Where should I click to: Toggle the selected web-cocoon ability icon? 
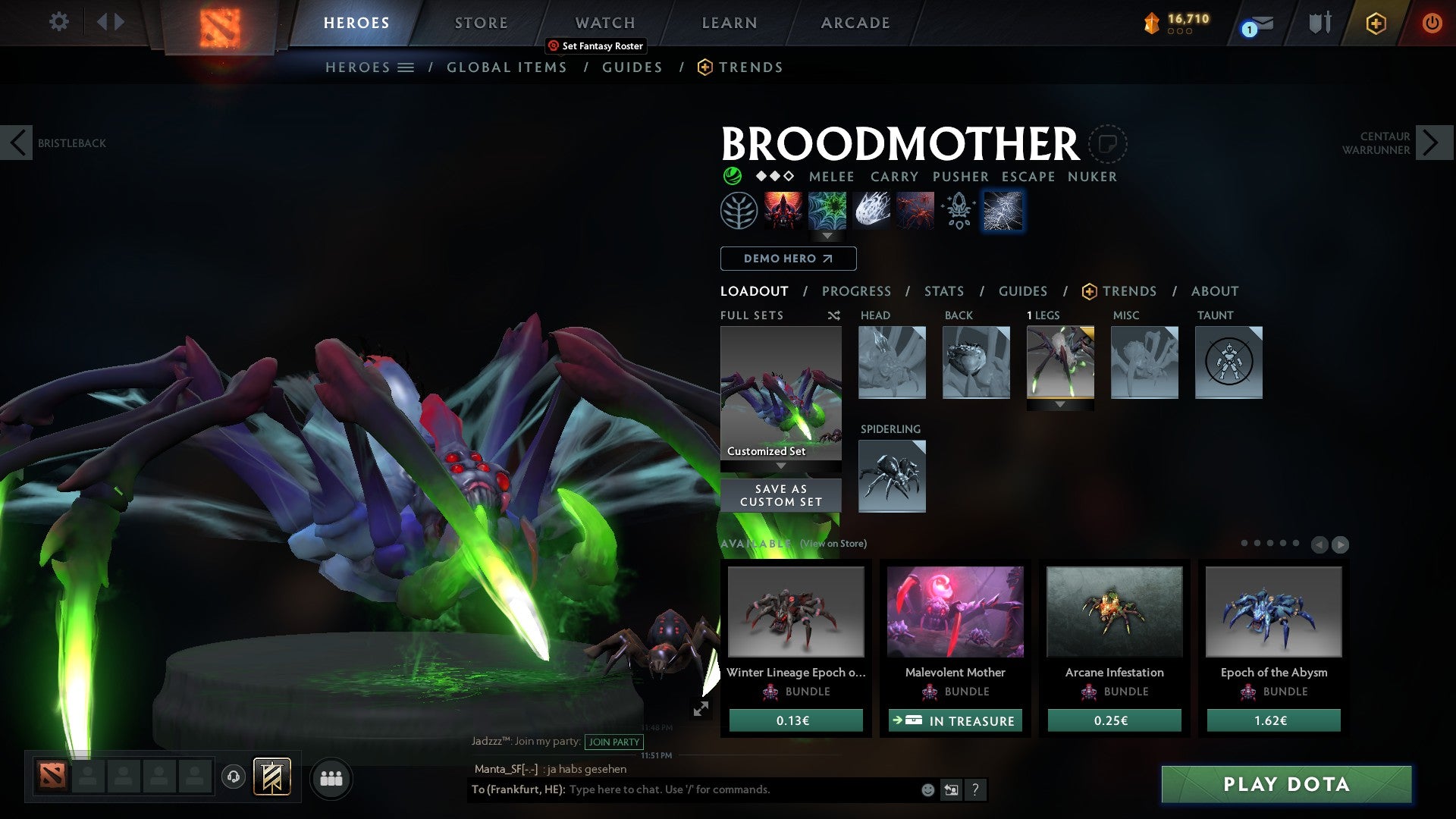1003,211
